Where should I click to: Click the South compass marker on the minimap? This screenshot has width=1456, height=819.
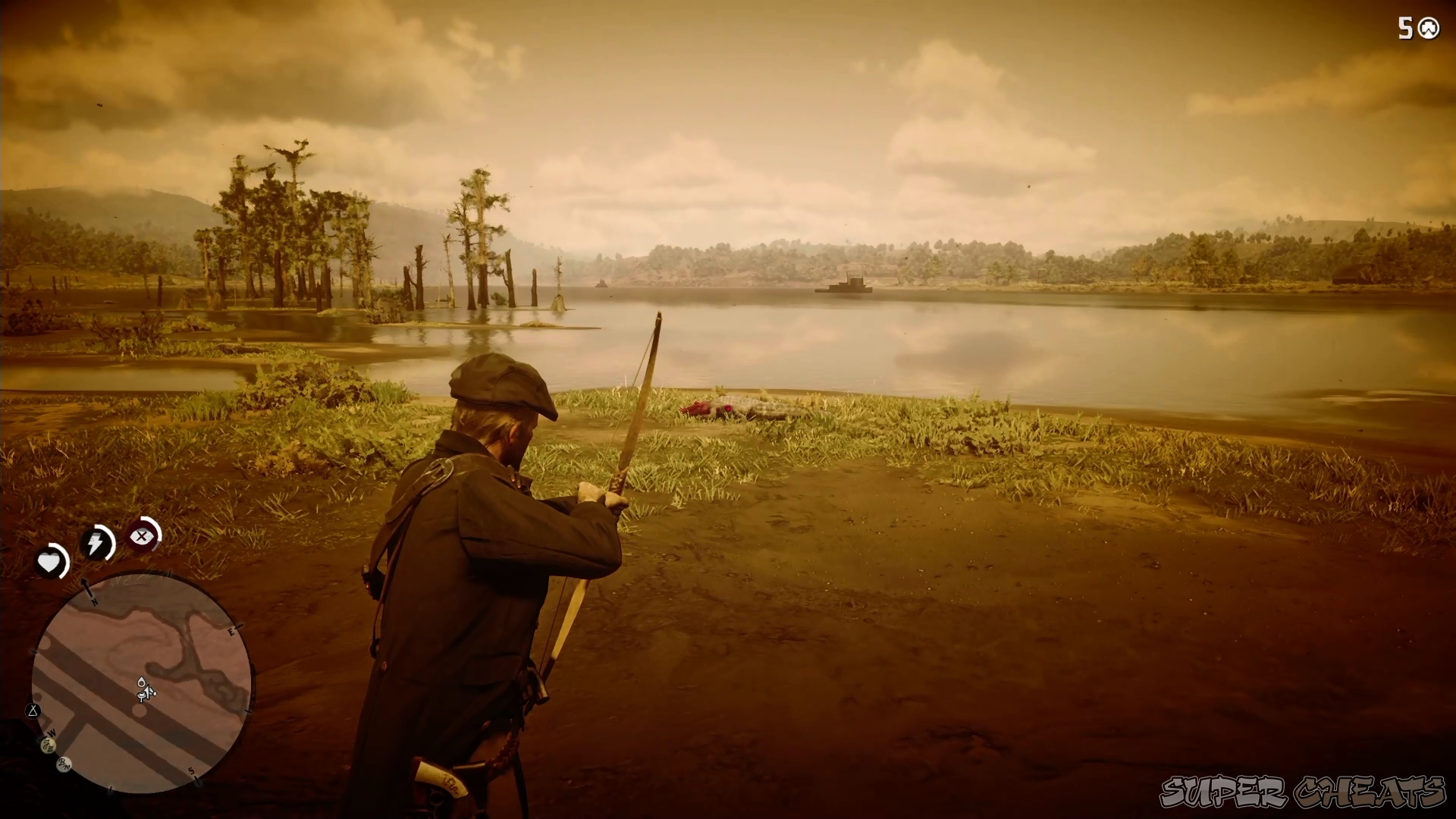192,770
